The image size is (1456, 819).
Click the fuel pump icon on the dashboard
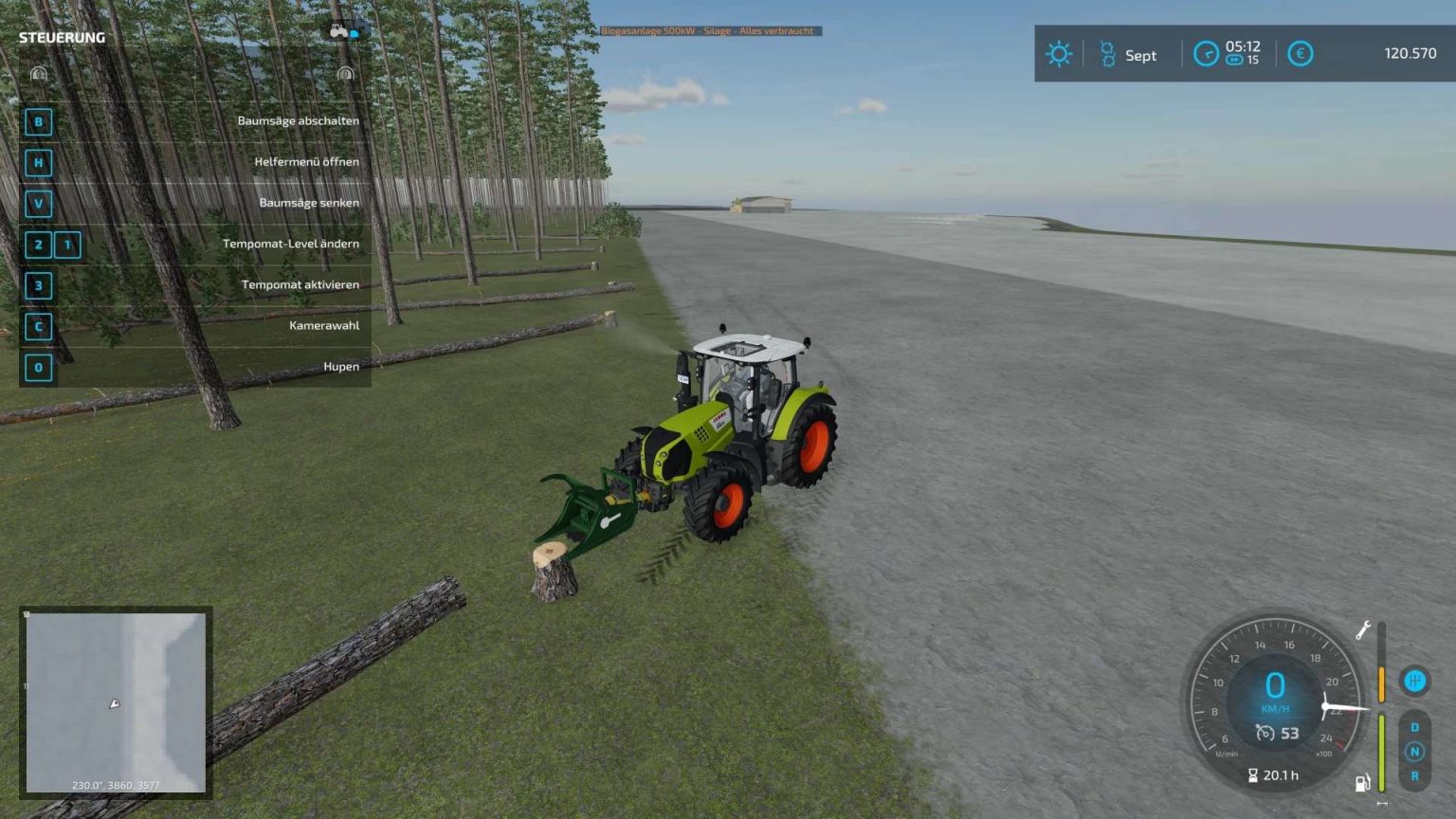(1363, 781)
